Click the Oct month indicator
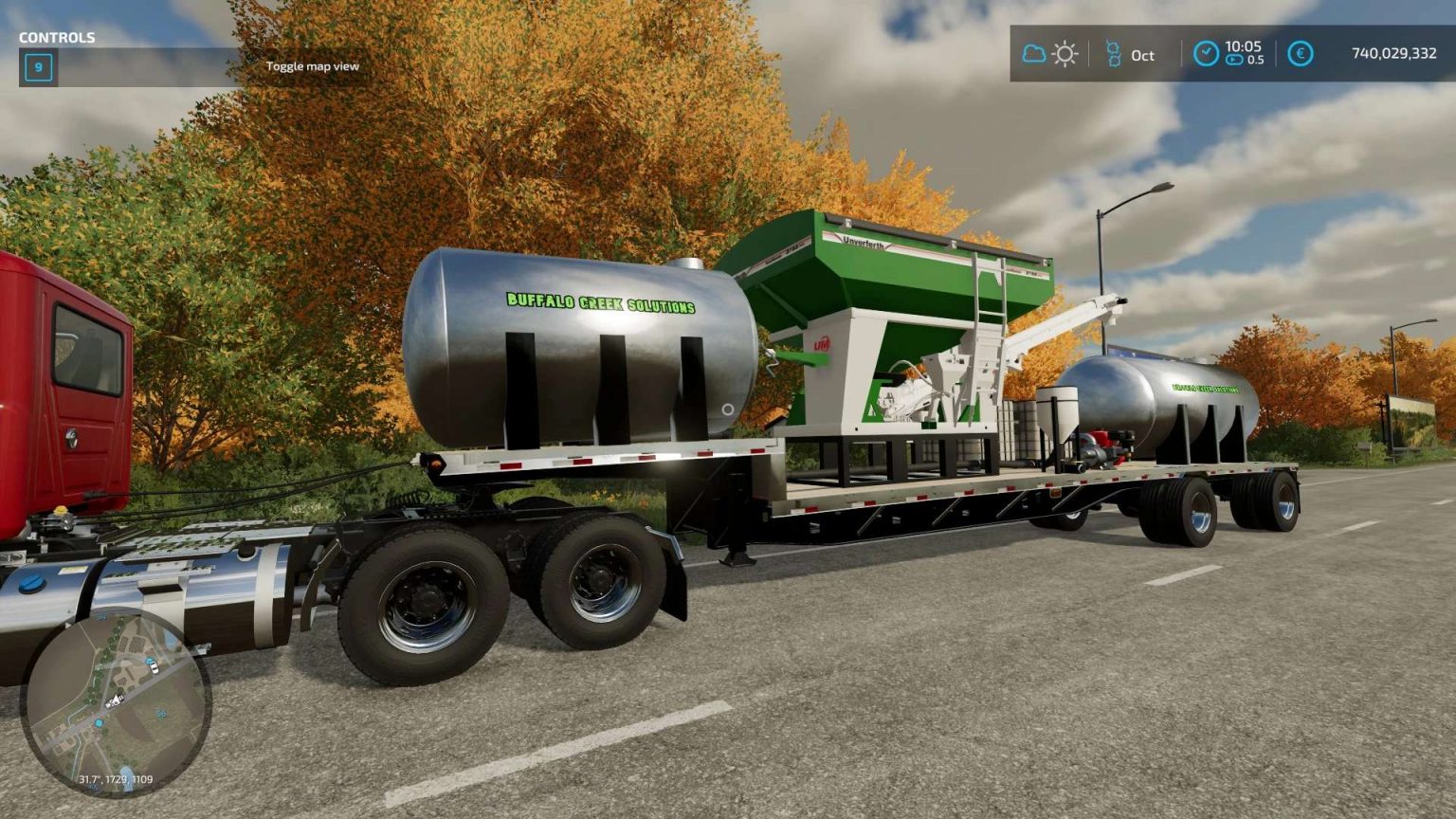The image size is (1456, 819). pos(1143,56)
